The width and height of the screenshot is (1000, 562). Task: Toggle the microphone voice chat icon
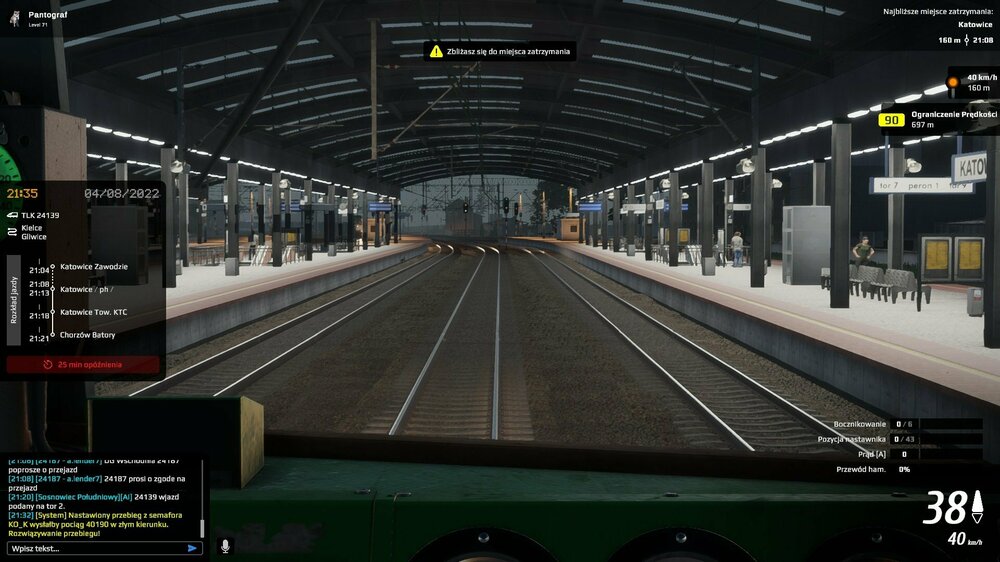[x=224, y=546]
